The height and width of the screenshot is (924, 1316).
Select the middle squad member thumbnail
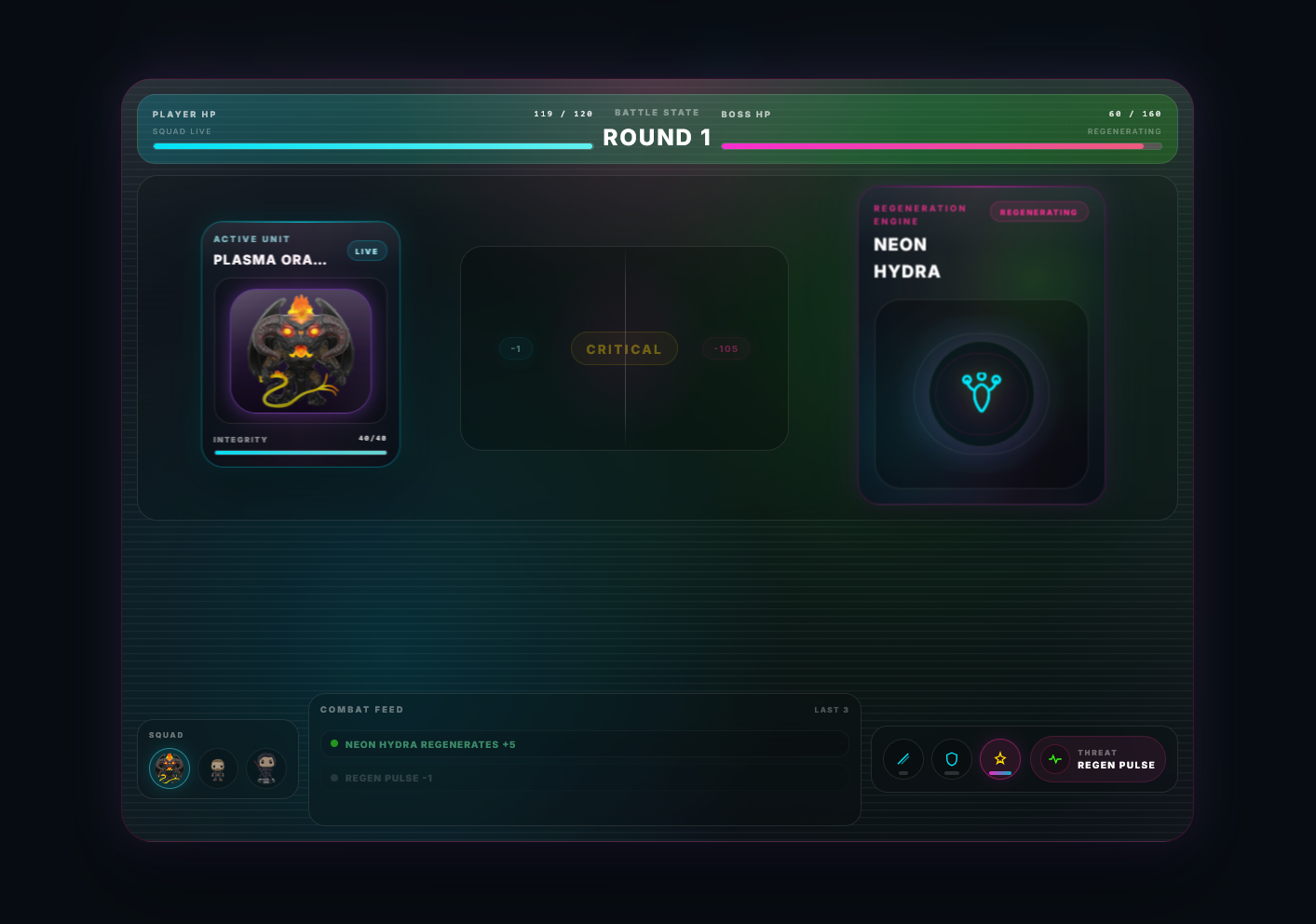(x=218, y=768)
